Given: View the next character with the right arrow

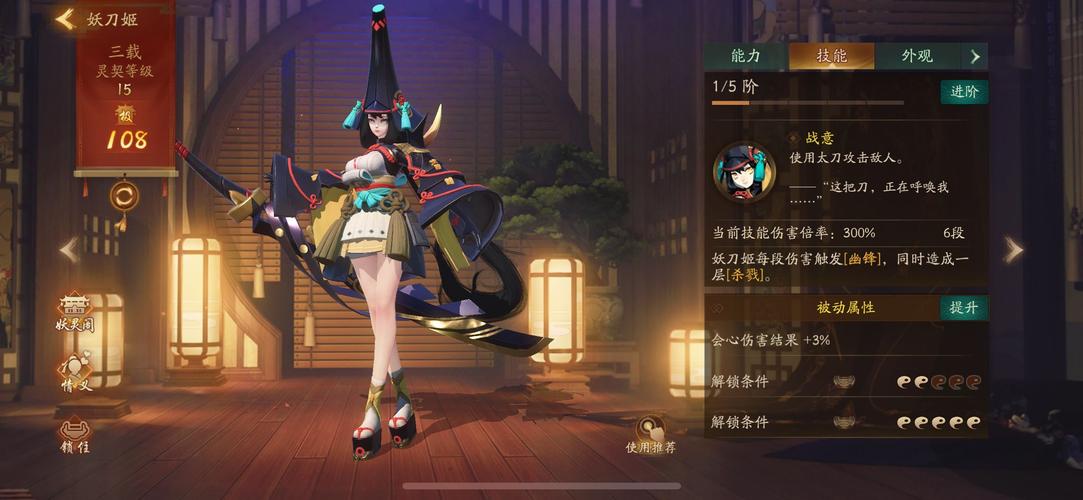Looking at the screenshot, I should pyautogui.click(x=1013, y=249).
